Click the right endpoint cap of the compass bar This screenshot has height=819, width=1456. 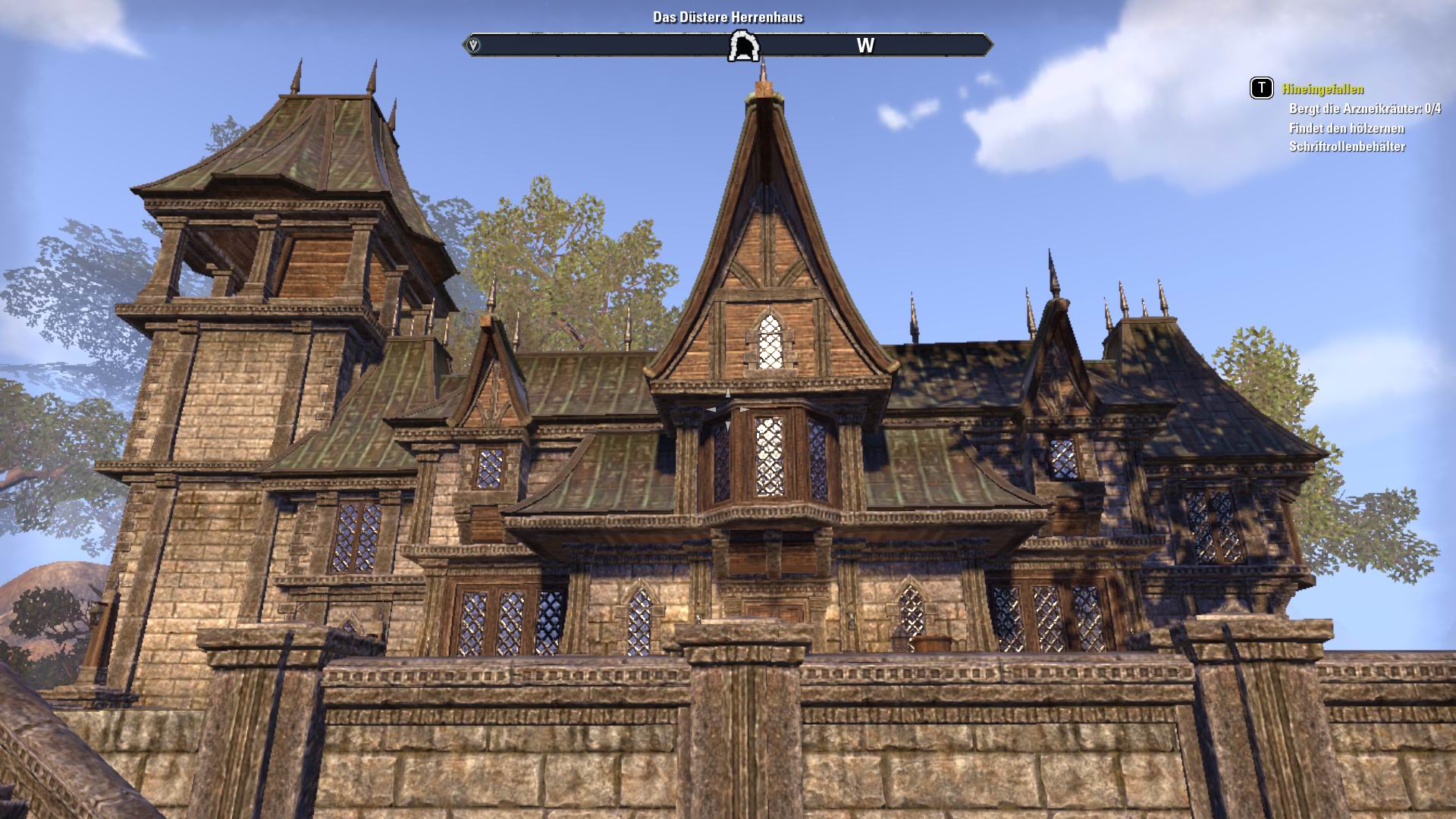[x=990, y=45]
